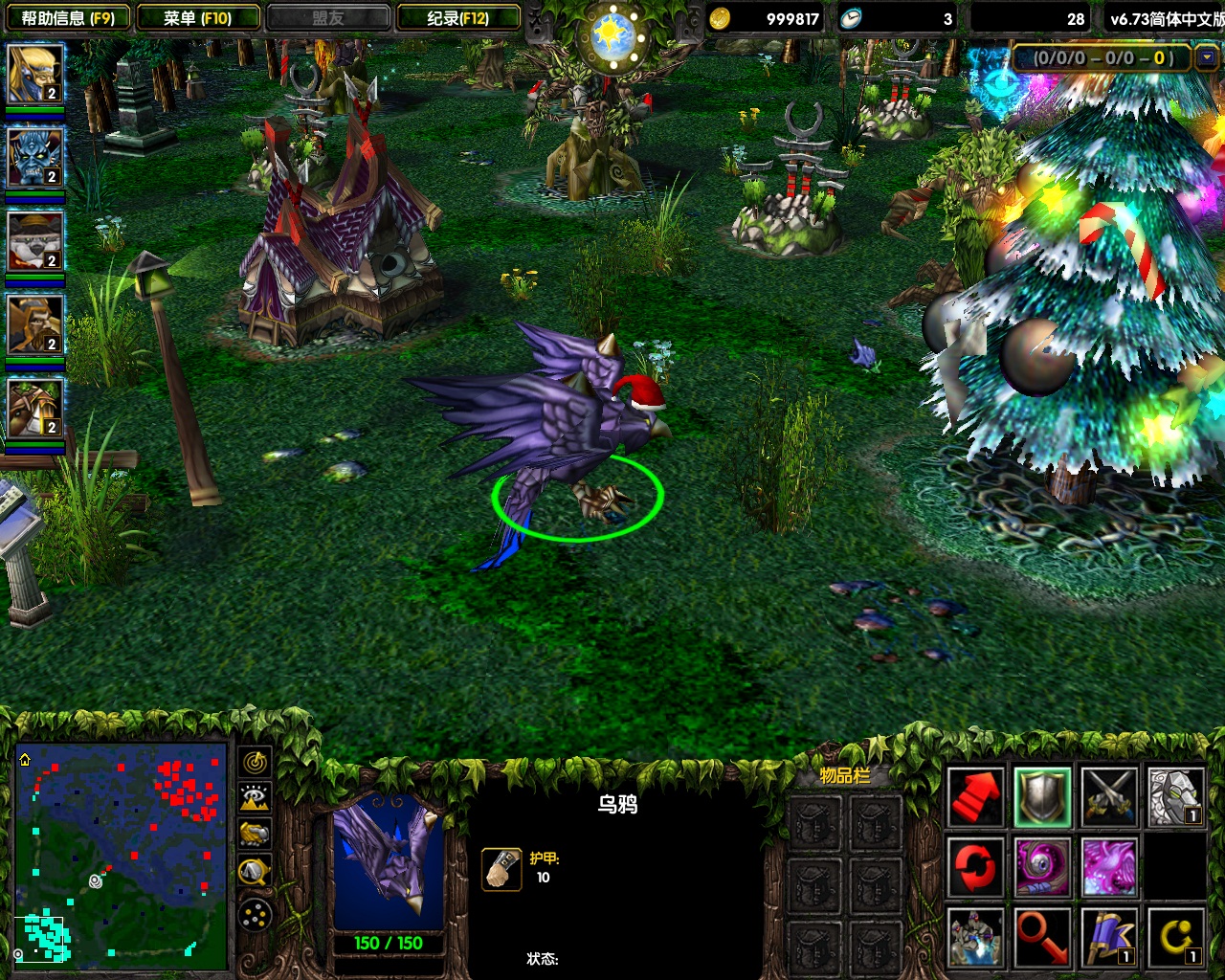Click the minimap
This screenshot has height=980, width=1225.
tap(121, 855)
